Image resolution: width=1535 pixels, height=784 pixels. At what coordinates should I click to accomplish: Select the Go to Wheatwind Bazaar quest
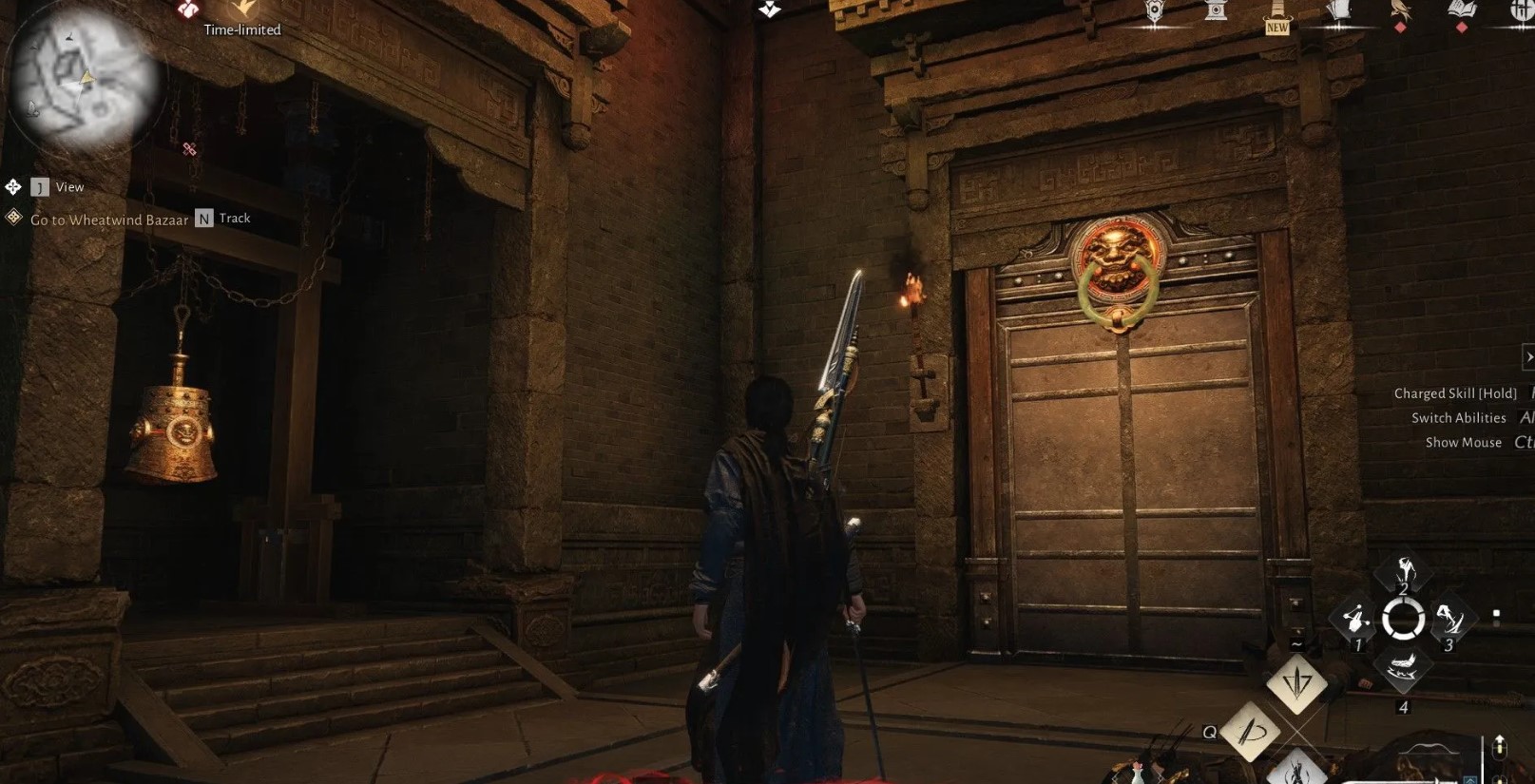(109, 220)
